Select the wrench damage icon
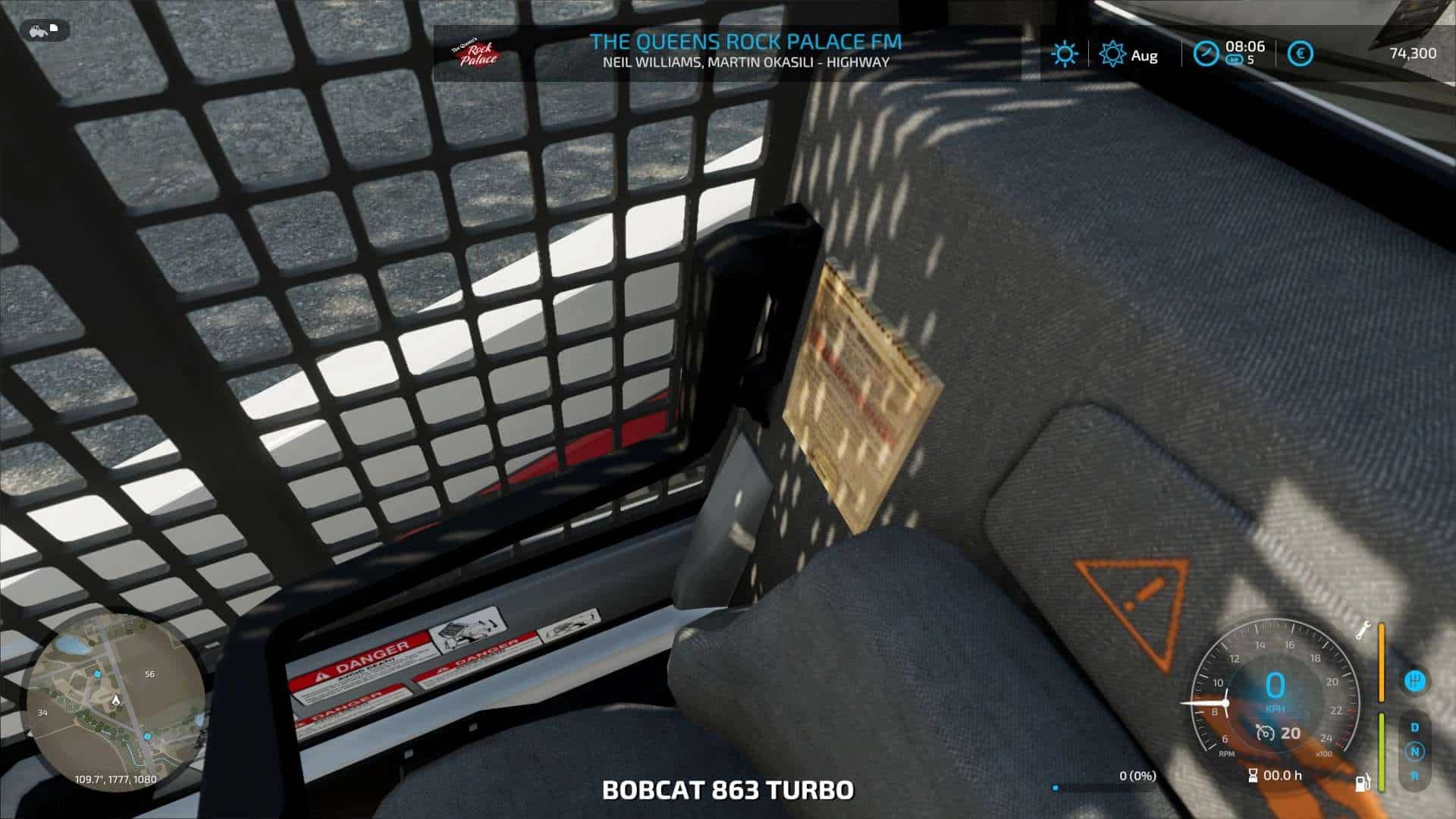This screenshot has width=1456, height=819. [x=1363, y=630]
